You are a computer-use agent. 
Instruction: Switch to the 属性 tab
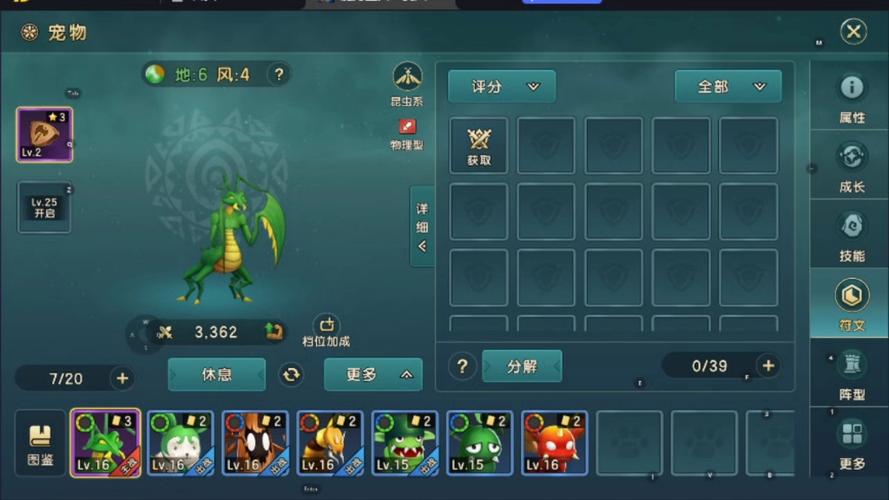pyautogui.click(x=851, y=97)
